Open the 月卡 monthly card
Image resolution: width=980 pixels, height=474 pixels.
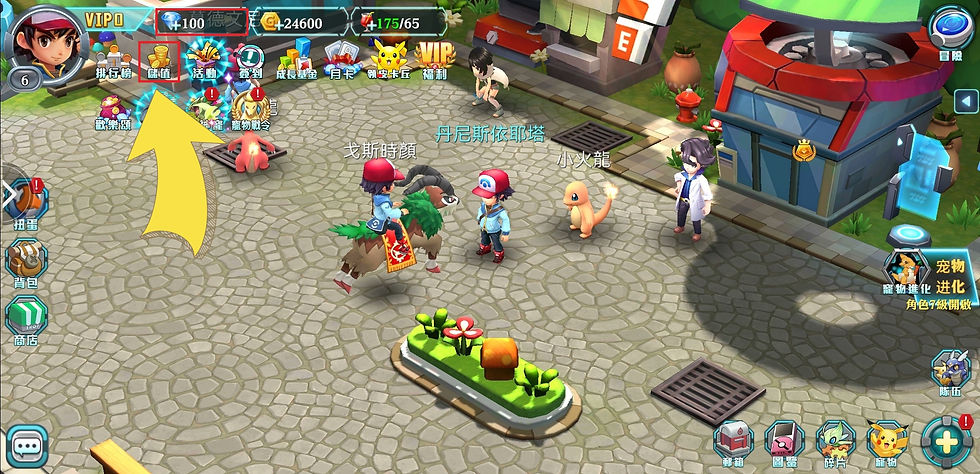point(342,60)
